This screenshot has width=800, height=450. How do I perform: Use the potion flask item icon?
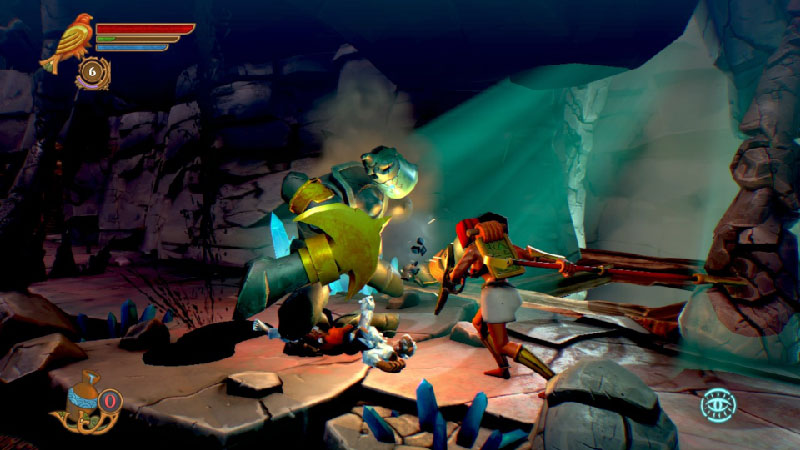point(78,404)
